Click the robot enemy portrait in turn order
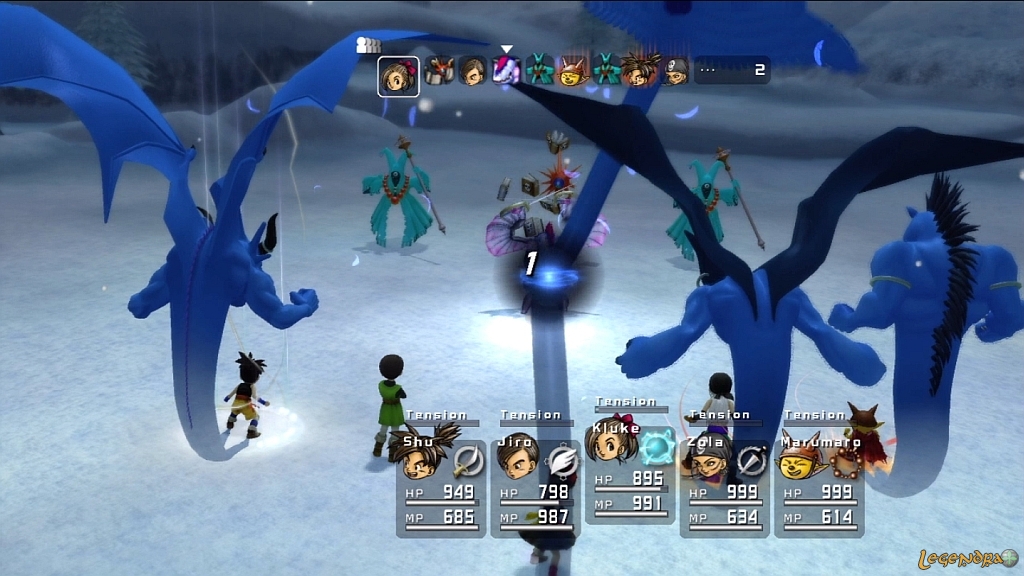1024x576 pixels. tap(438, 71)
